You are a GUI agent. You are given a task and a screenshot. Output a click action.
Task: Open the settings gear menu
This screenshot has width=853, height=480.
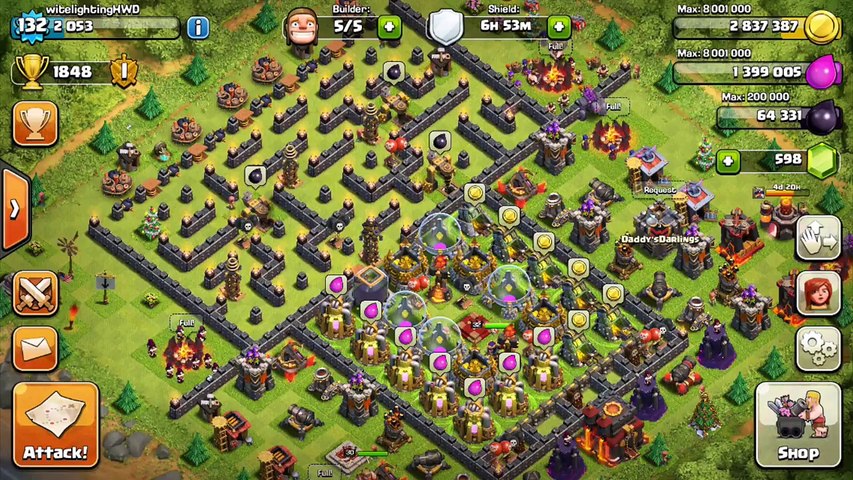(x=818, y=348)
